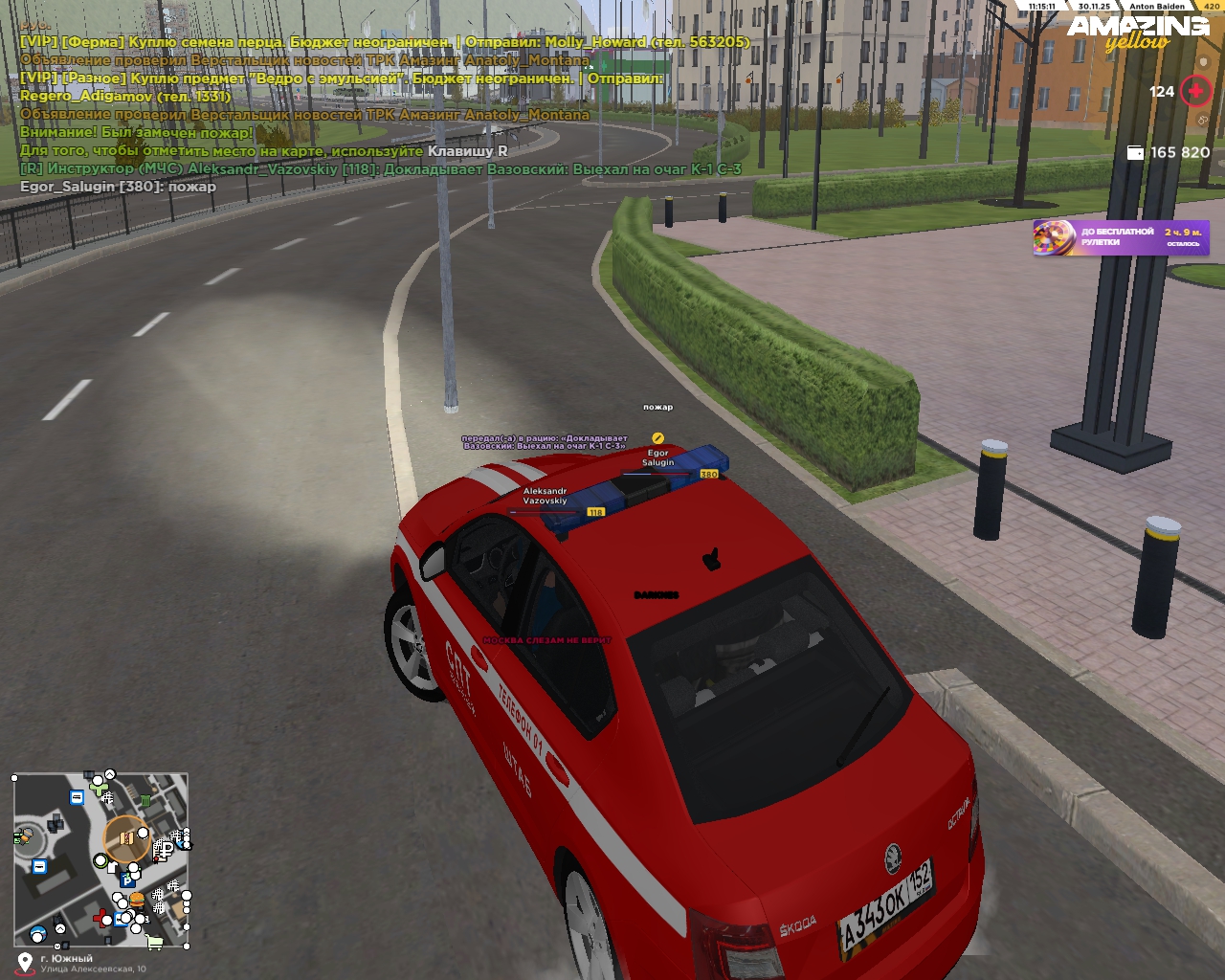Select the burger marker on the minimap
Viewport: 1225px width, 980px height.
[x=137, y=901]
